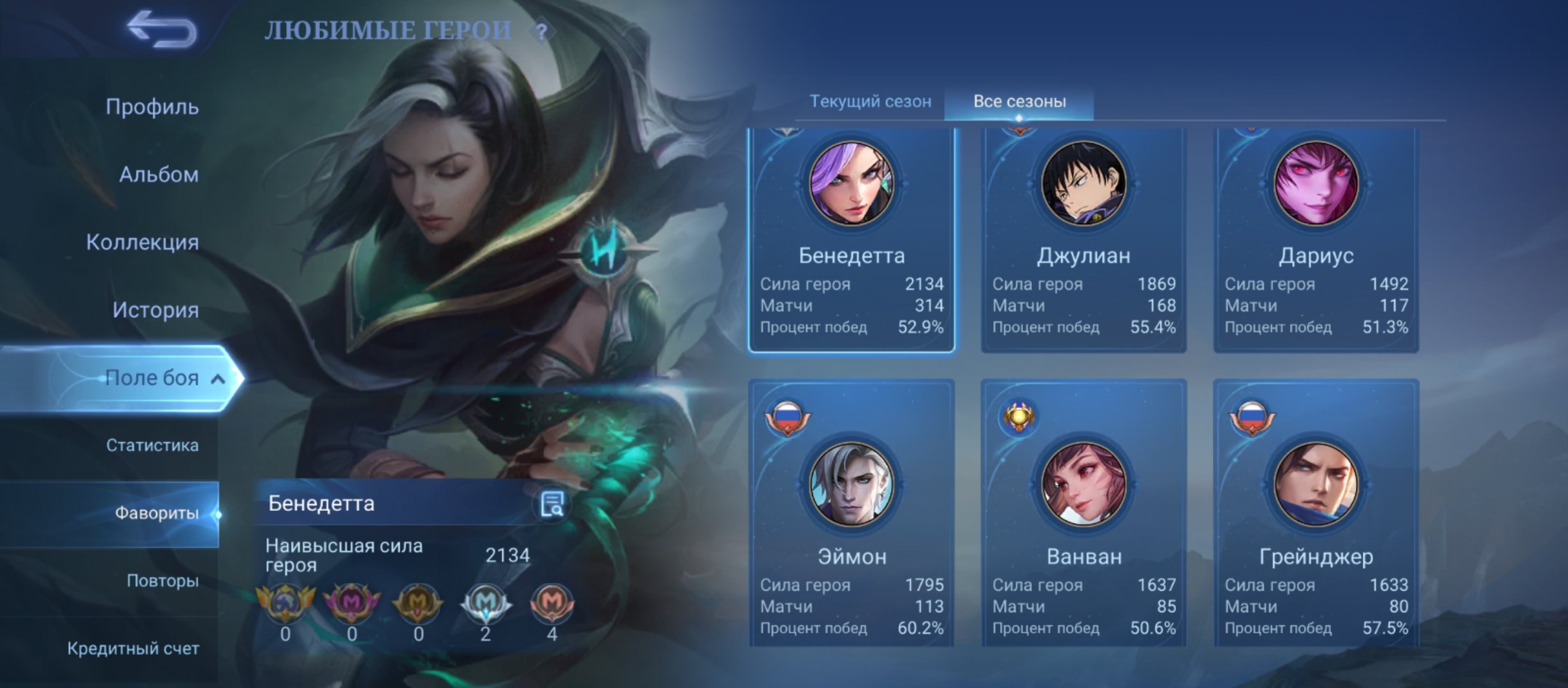Select the Фавориты submenu entry
This screenshot has height=688, width=1568.
point(156,513)
